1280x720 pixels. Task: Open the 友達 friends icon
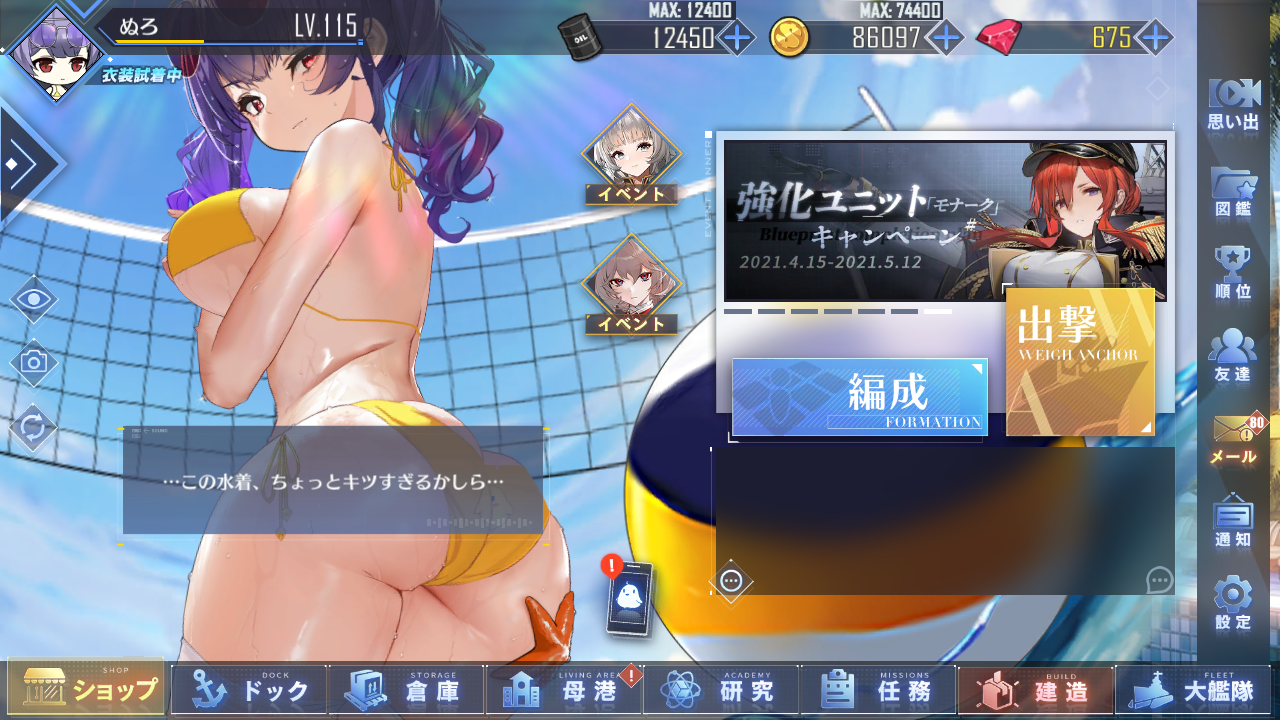[1231, 352]
